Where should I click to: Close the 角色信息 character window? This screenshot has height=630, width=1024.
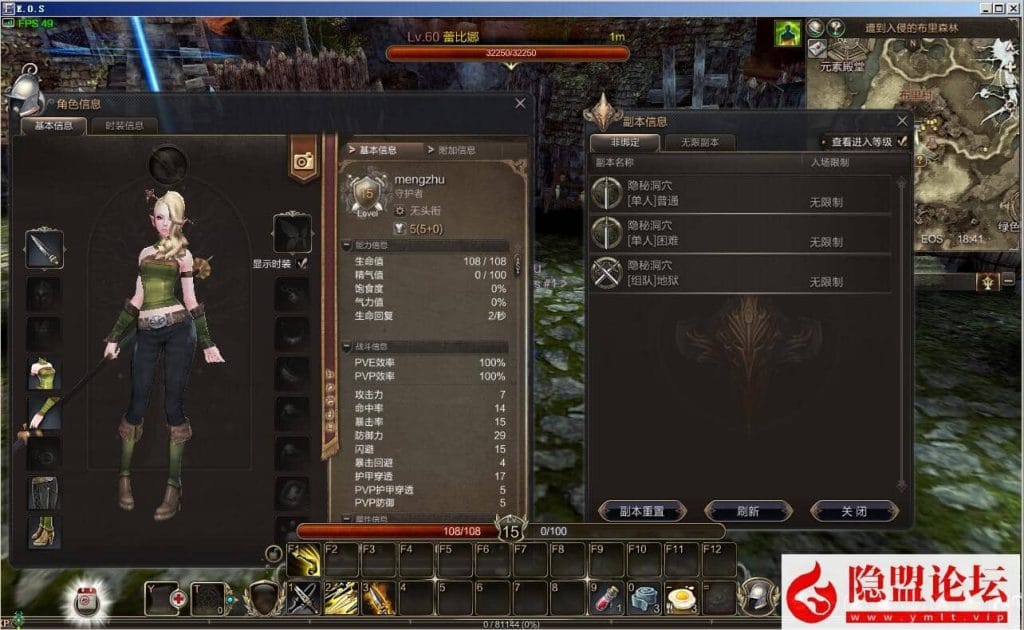(x=520, y=103)
